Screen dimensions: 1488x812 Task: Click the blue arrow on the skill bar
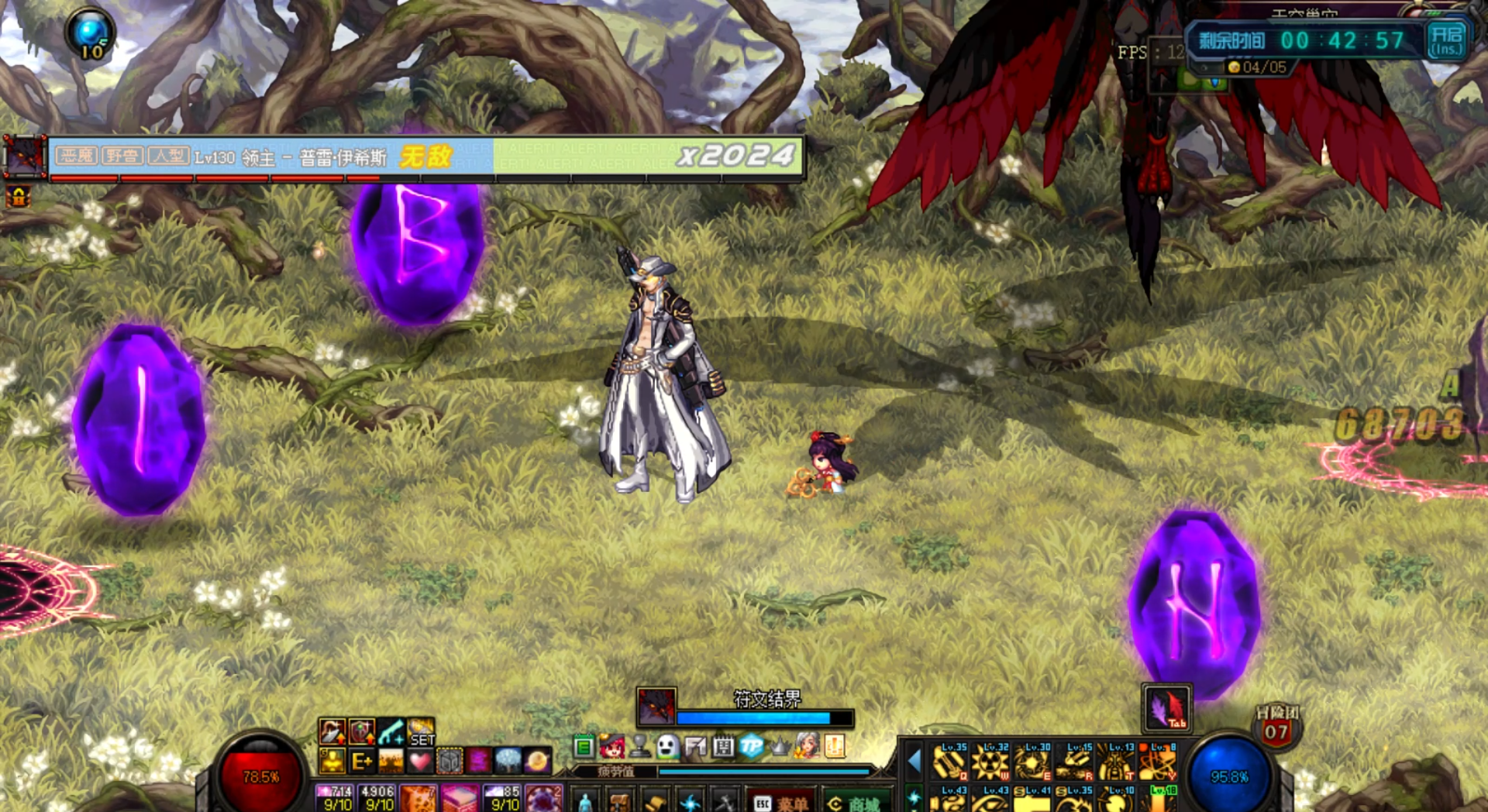(914, 762)
